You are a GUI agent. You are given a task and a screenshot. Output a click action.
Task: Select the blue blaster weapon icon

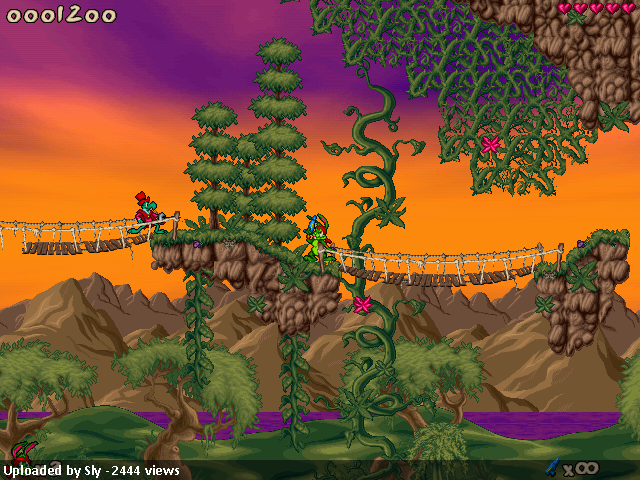(x=551, y=466)
